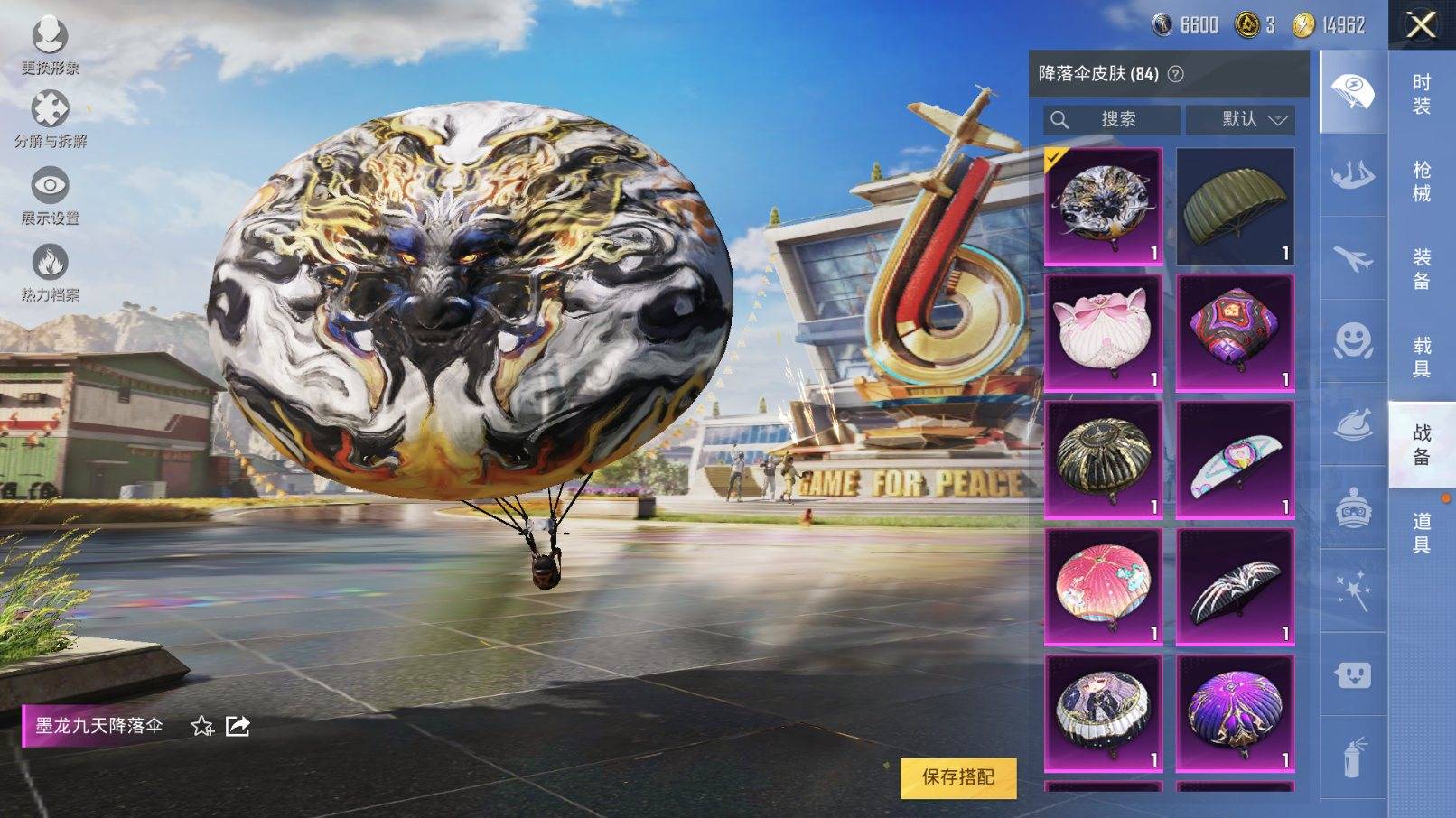This screenshot has height=818, width=1456.
Task: Share the parachute skin via the arrow icon
Action: (238, 726)
